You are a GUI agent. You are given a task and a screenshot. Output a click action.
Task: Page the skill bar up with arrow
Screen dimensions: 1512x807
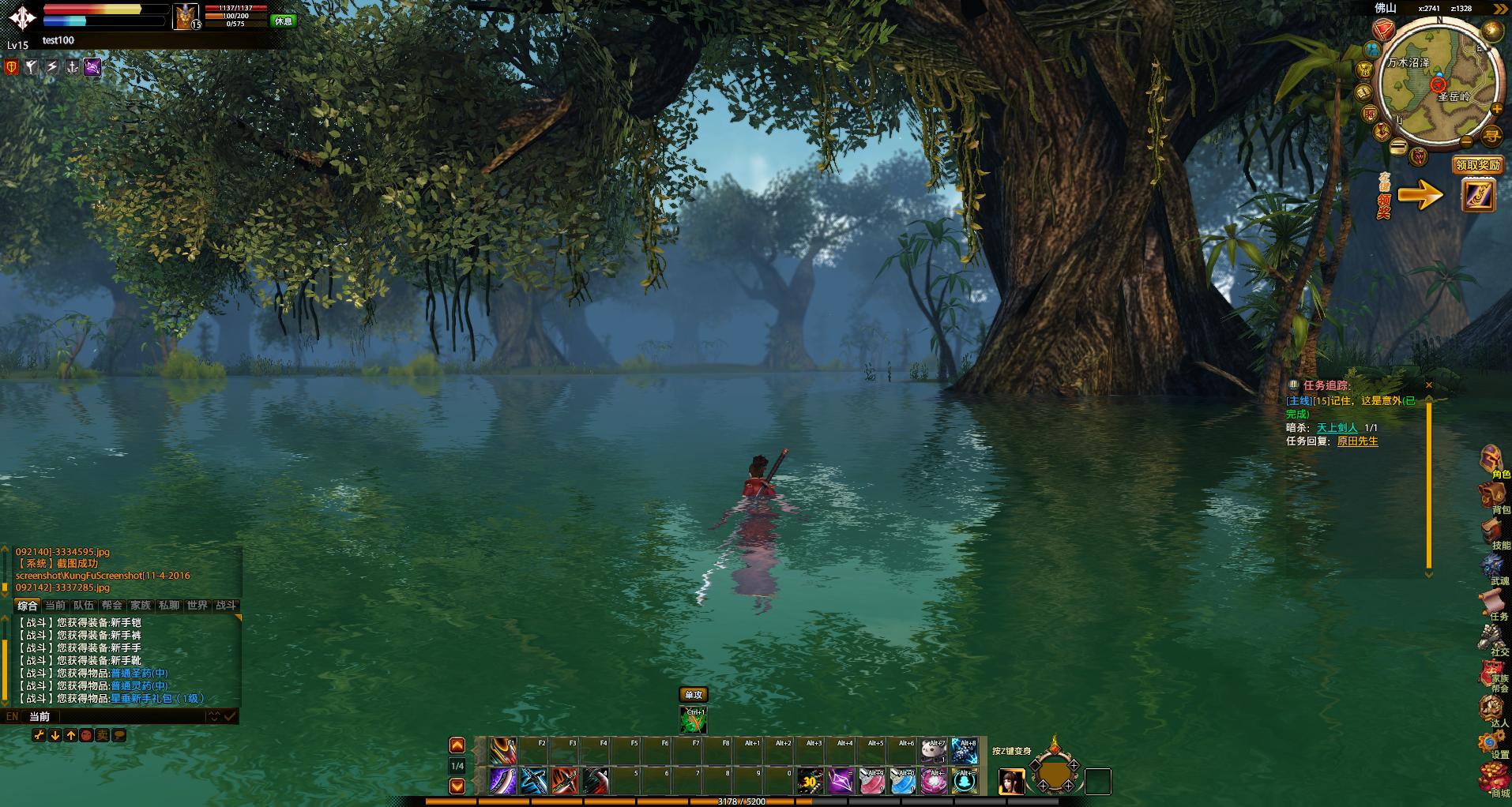(457, 745)
